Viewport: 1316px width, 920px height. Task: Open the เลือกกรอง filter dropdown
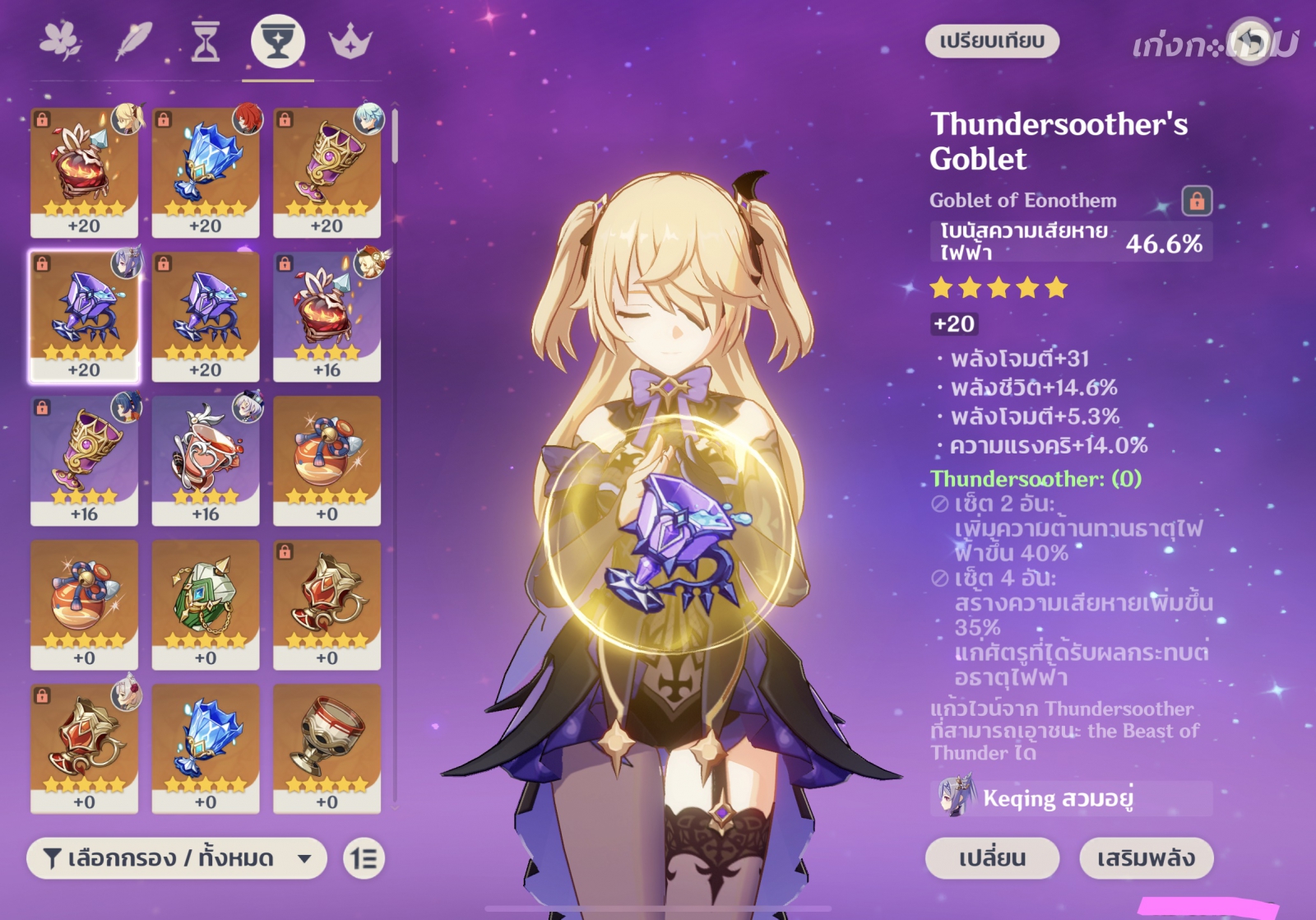click(177, 858)
